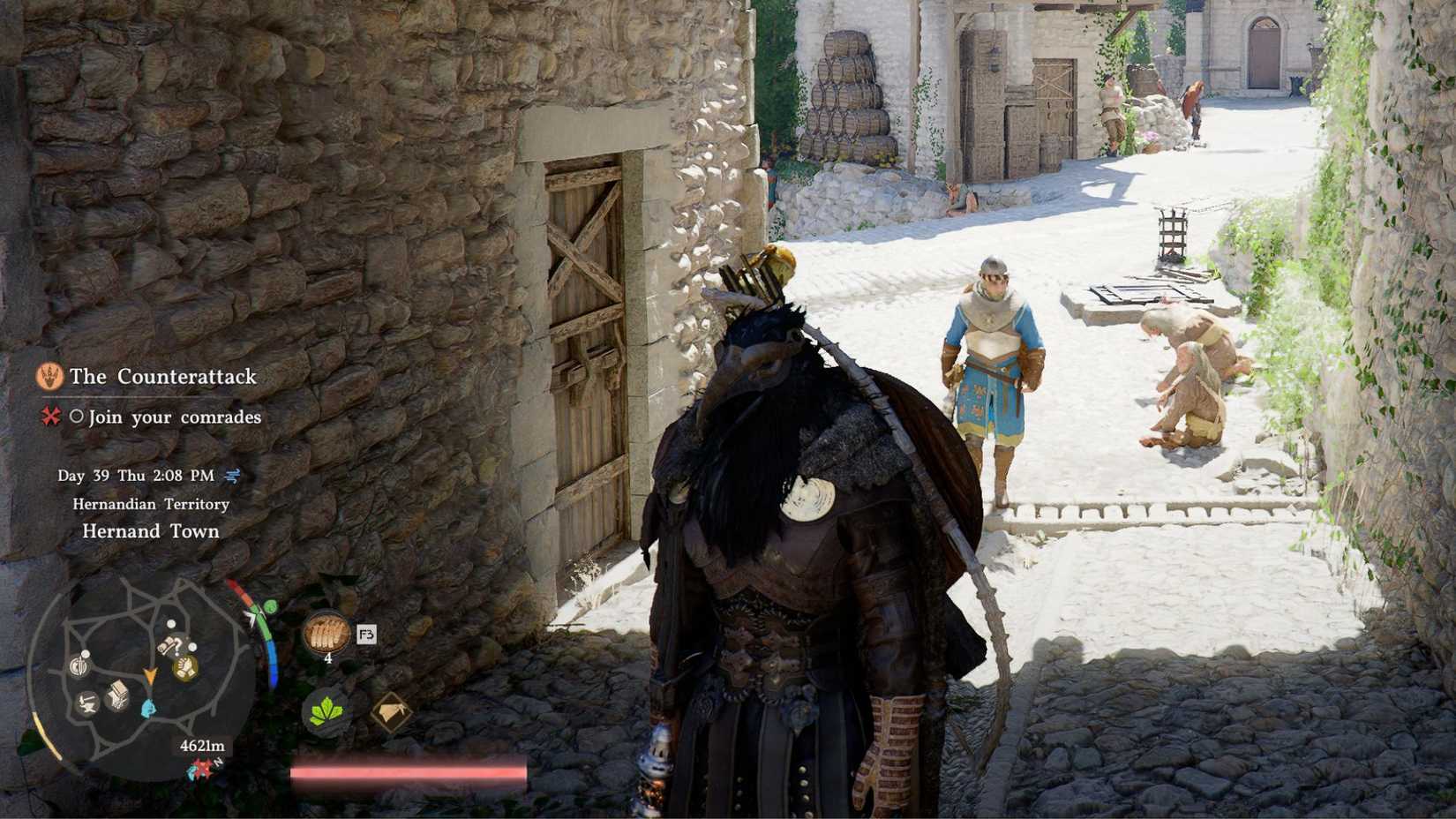Click the gauntlet marker on the minimap
The image size is (1456, 819).
point(185,669)
